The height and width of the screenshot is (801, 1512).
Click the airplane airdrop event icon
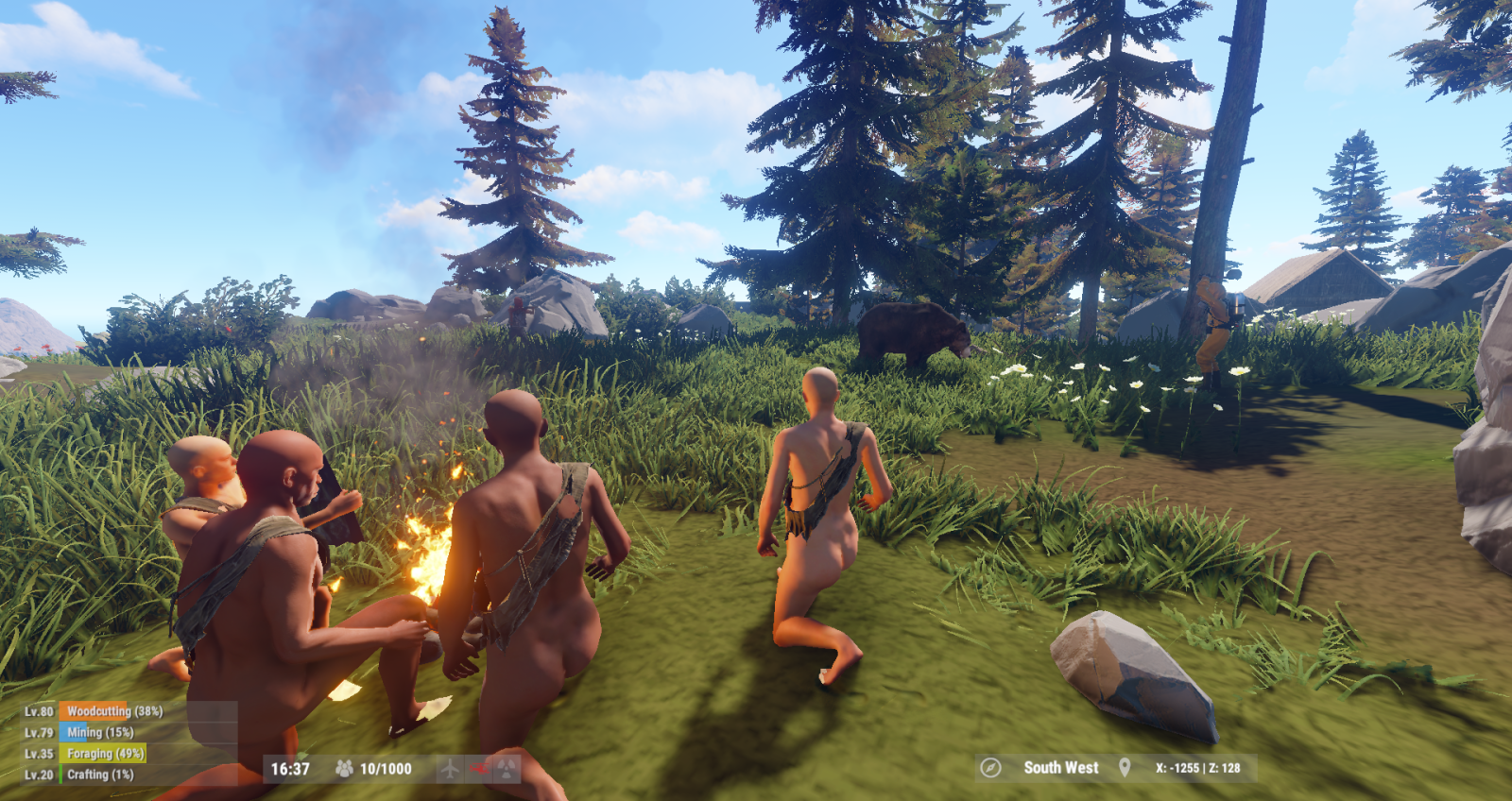tap(450, 769)
